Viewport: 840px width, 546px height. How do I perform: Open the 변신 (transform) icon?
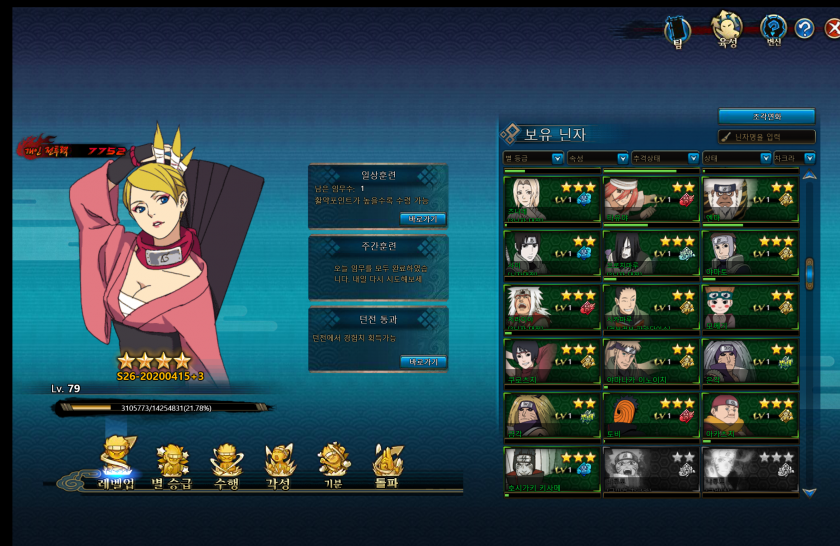tap(773, 29)
